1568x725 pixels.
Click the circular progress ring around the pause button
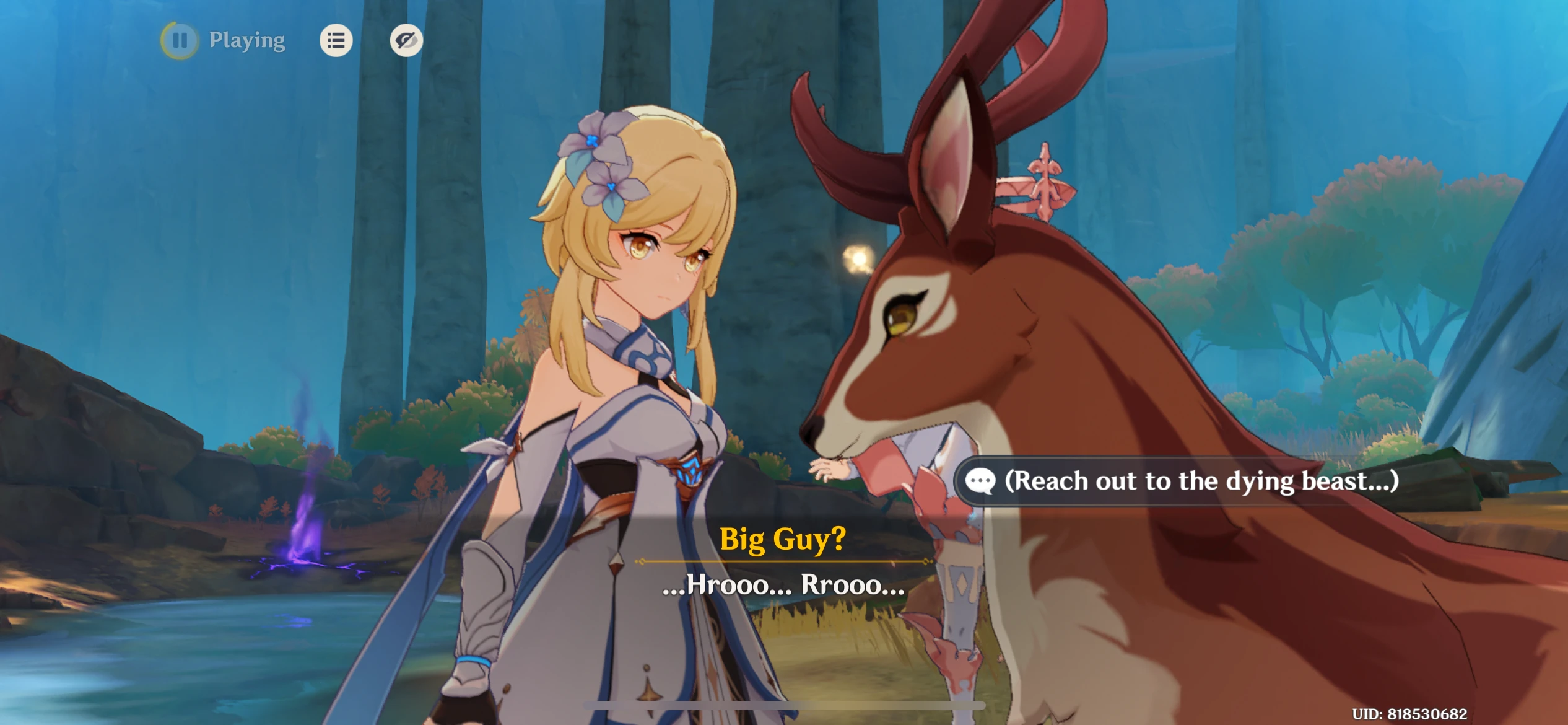[x=180, y=41]
